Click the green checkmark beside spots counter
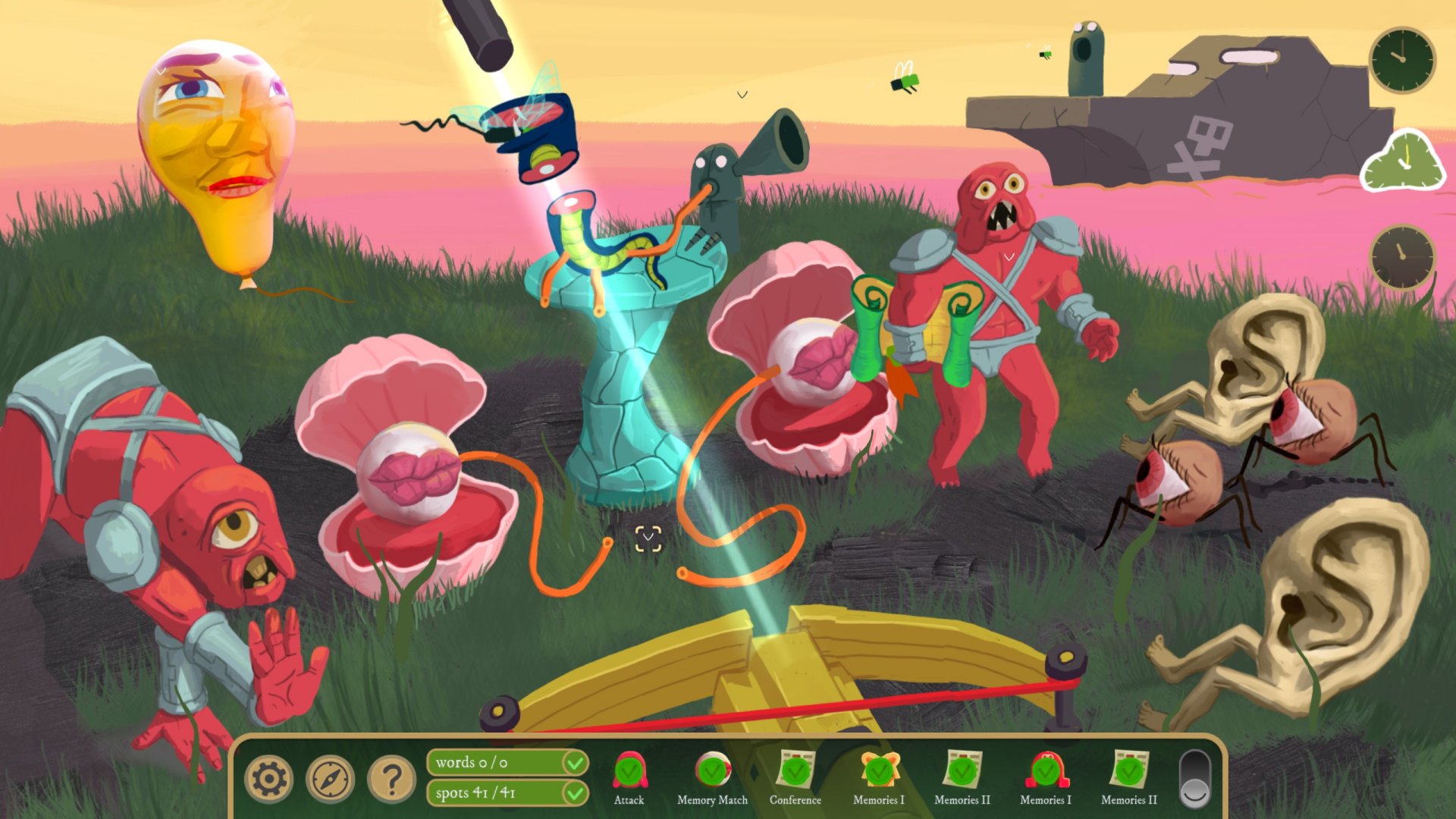This screenshot has width=1456, height=819. coord(574,794)
